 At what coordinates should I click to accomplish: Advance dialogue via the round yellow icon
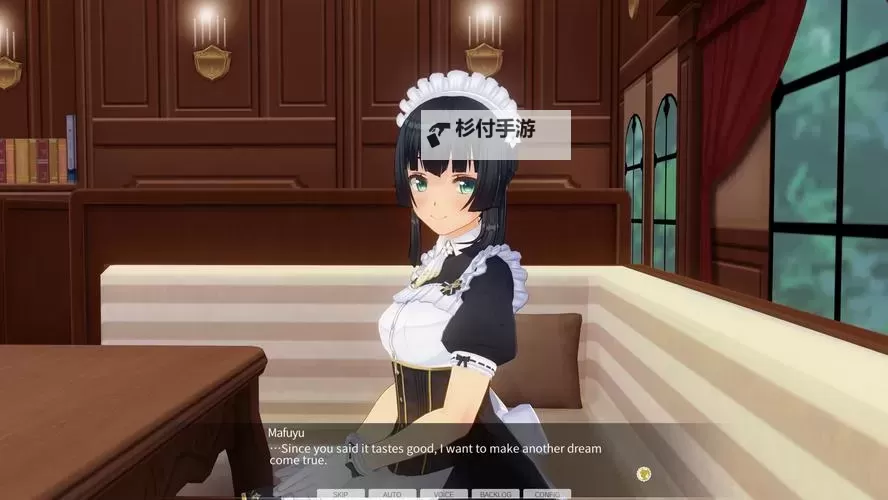pos(644,473)
